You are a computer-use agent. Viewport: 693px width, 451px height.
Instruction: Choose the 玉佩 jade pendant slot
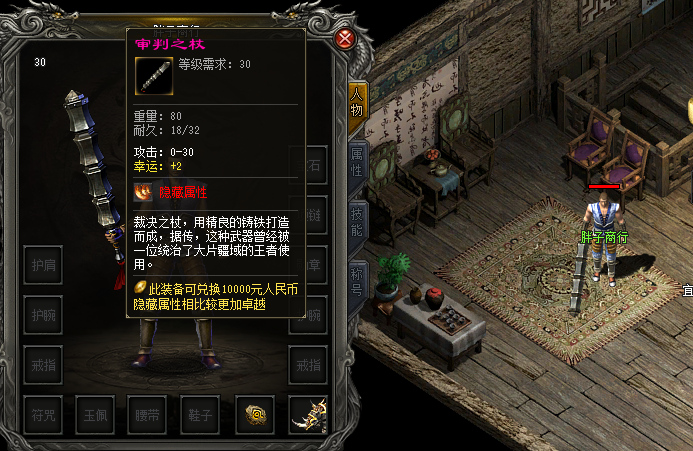point(95,414)
